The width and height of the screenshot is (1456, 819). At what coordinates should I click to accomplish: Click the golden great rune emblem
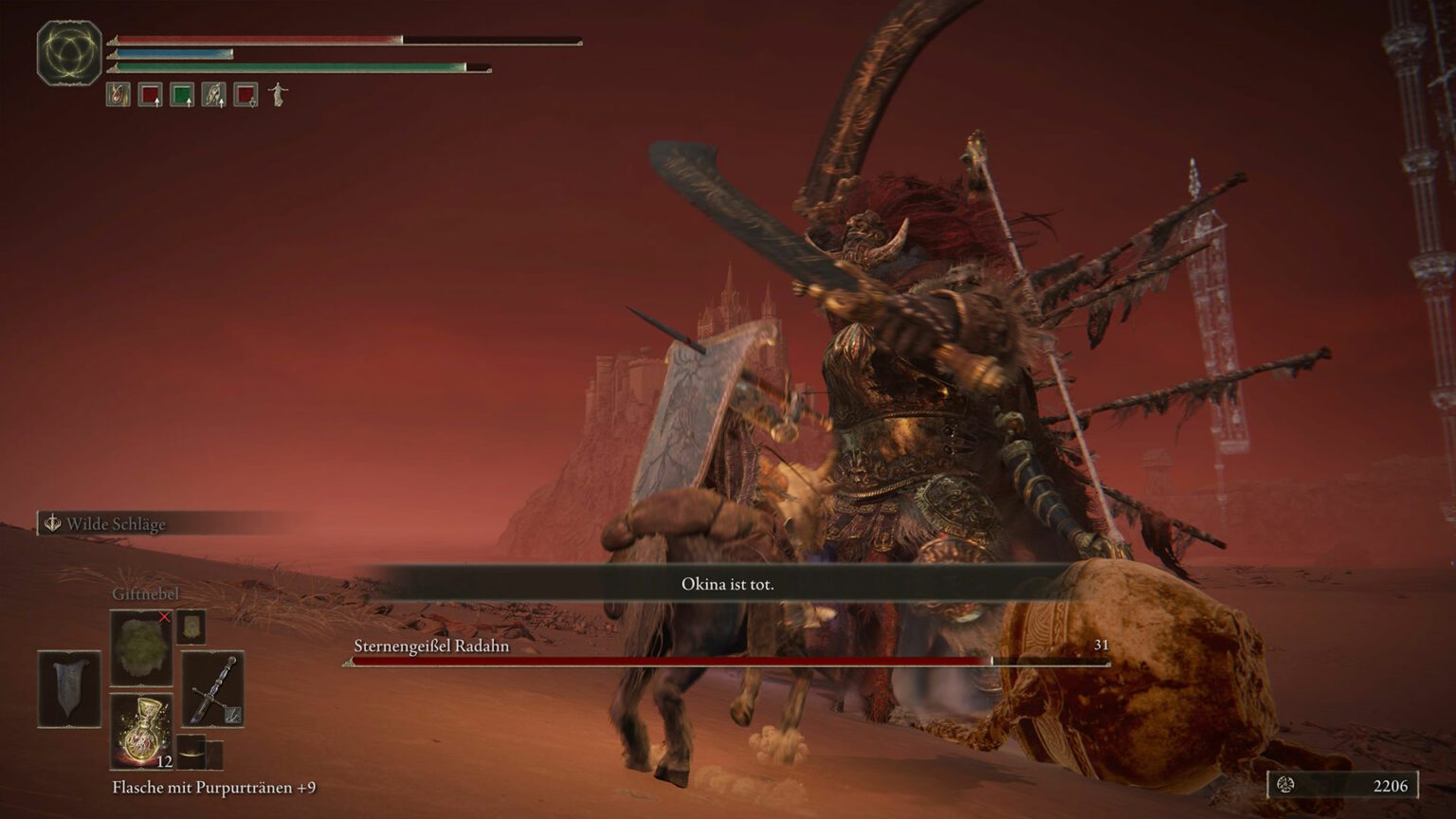coord(69,53)
